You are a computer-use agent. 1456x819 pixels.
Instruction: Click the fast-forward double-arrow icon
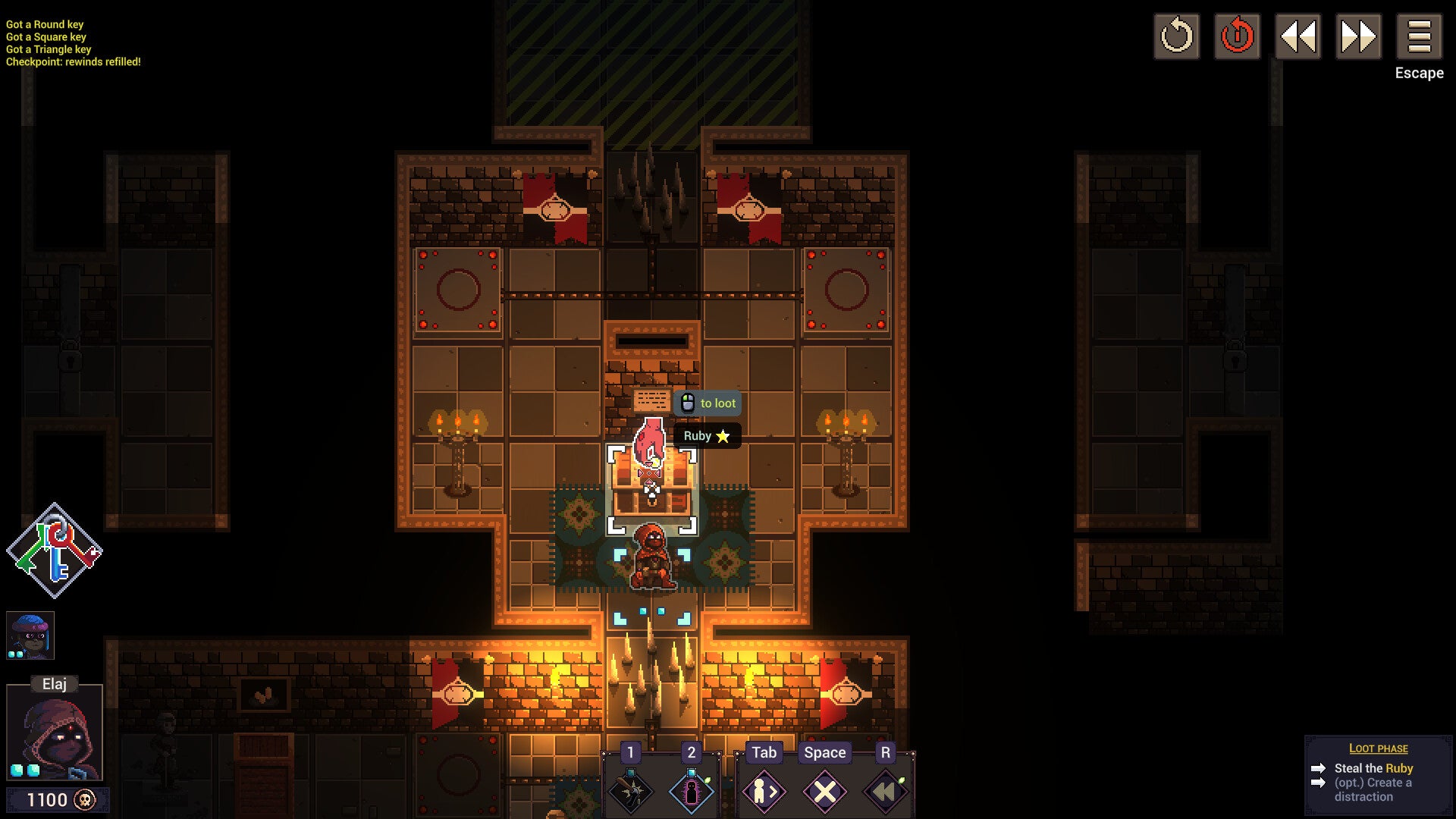point(1359,36)
